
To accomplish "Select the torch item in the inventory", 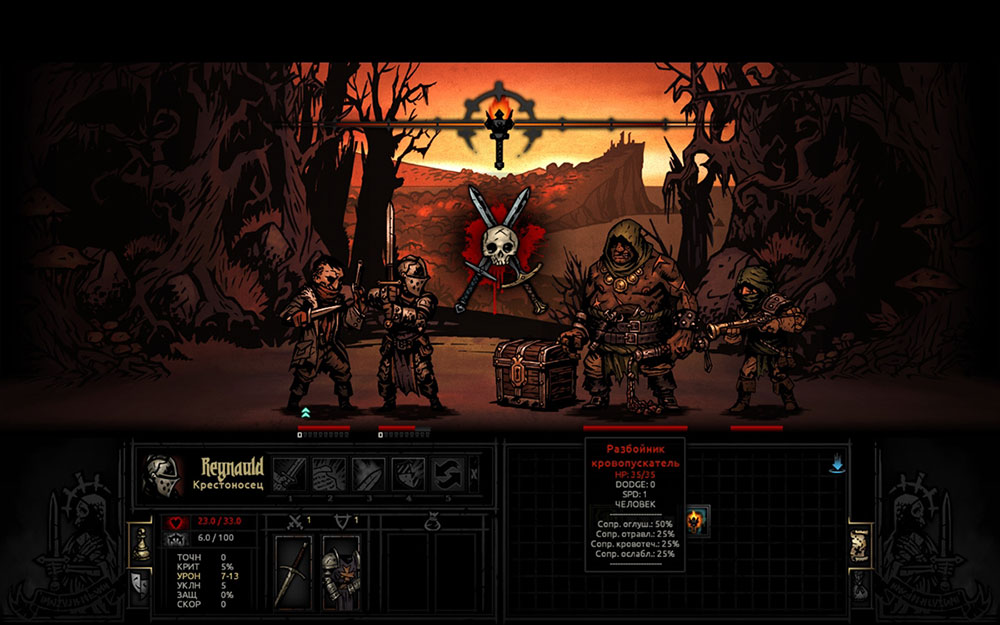I will click(x=697, y=520).
